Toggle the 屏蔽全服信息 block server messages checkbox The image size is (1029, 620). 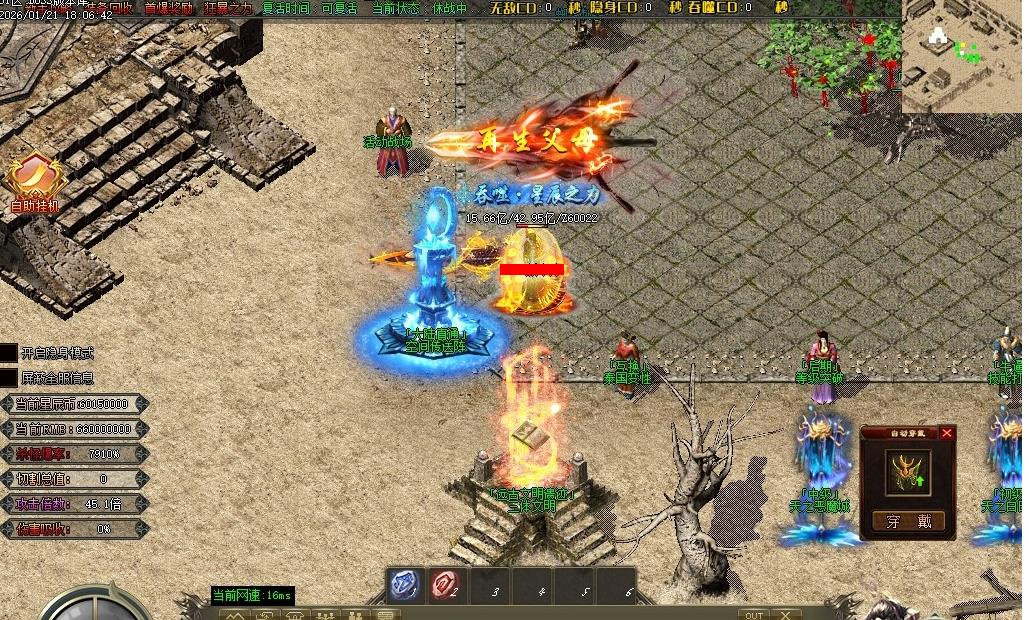pyautogui.click(x=9, y=378)
